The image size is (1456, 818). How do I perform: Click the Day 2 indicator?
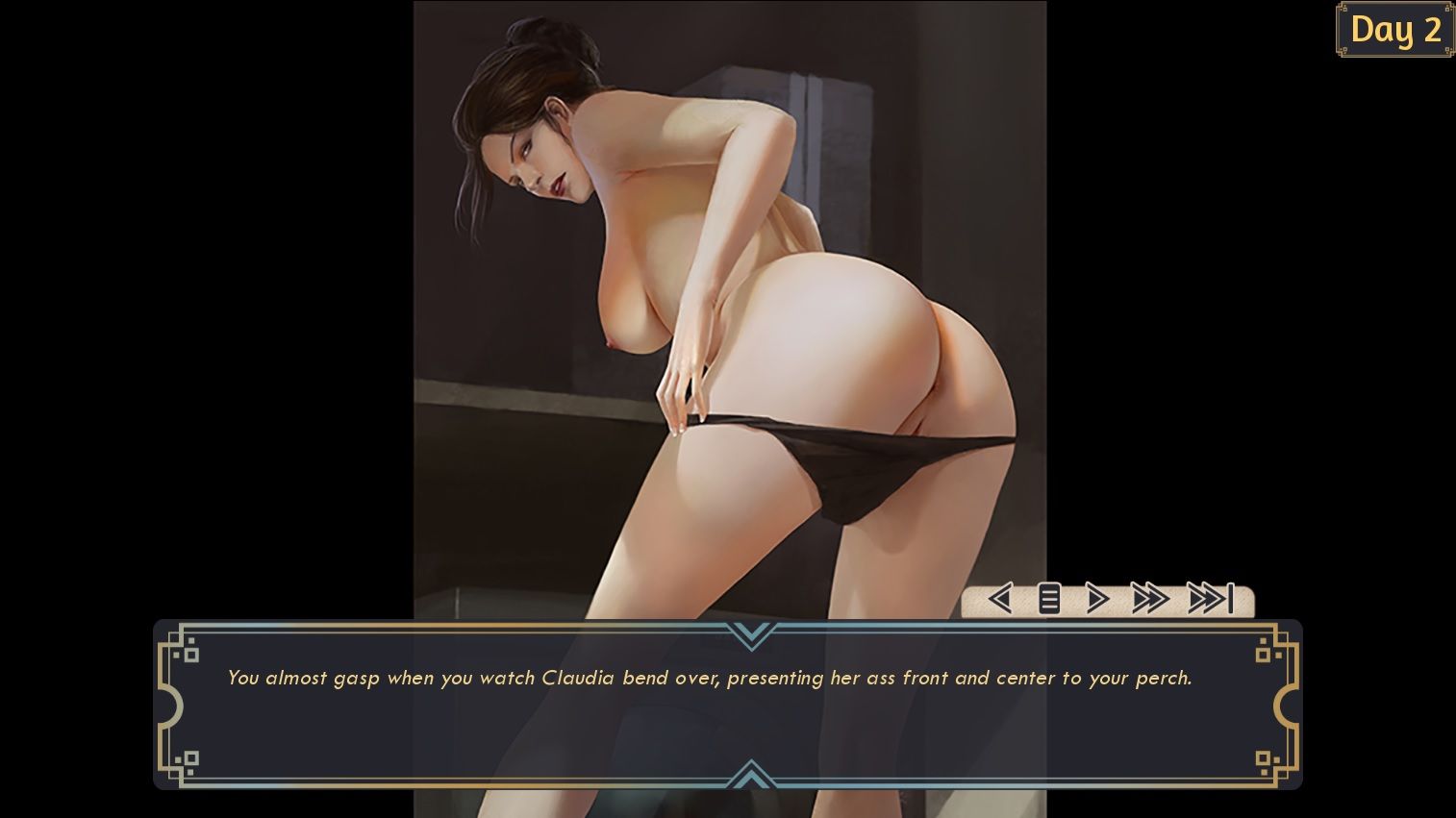click(1395, 30)
